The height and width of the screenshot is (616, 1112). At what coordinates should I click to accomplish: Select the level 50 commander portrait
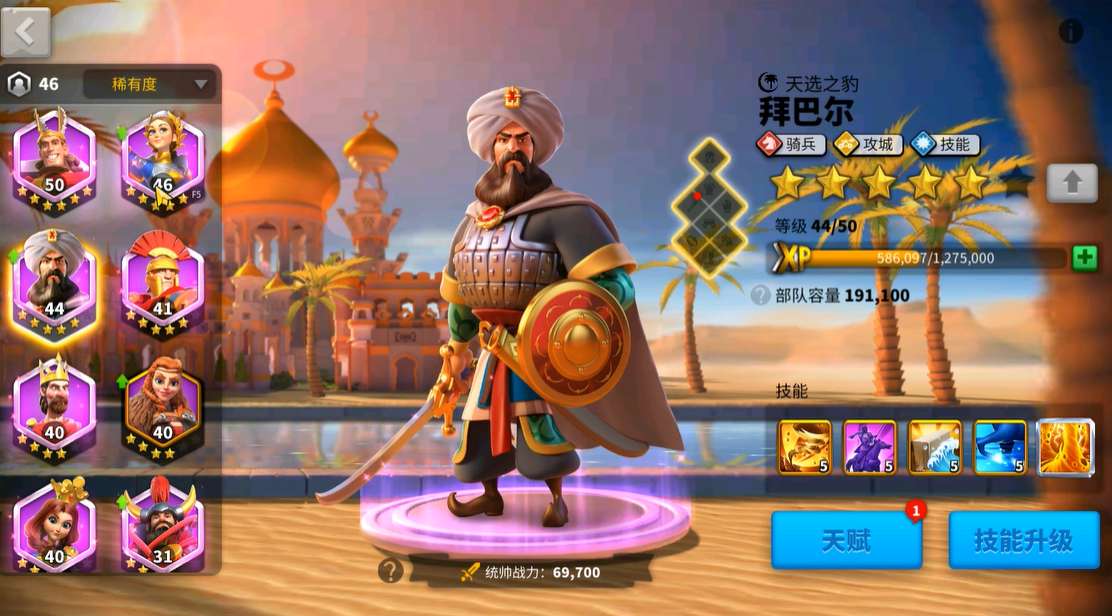point(54,158)
